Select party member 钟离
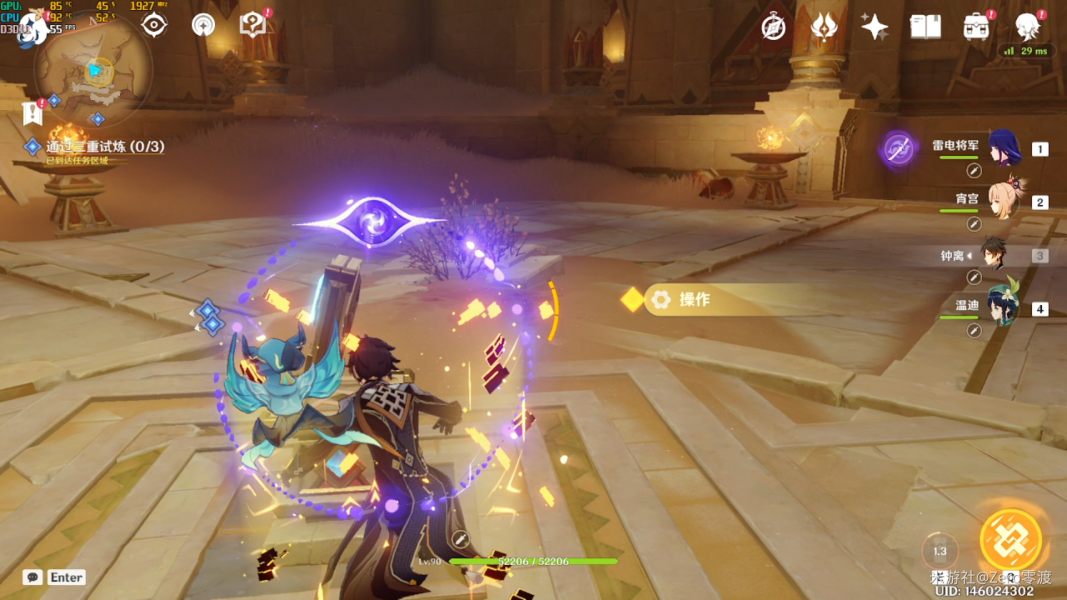The width and height of the screenshot is (1067, 600). (994, 255)
